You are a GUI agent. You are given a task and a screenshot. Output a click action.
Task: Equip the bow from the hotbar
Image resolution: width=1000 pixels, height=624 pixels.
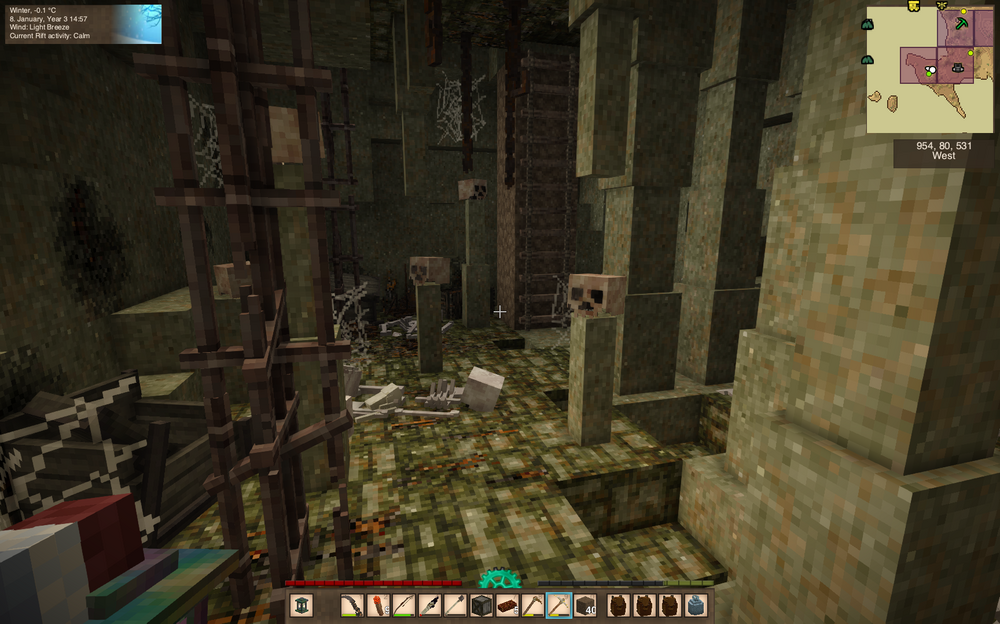click(404, 605)
